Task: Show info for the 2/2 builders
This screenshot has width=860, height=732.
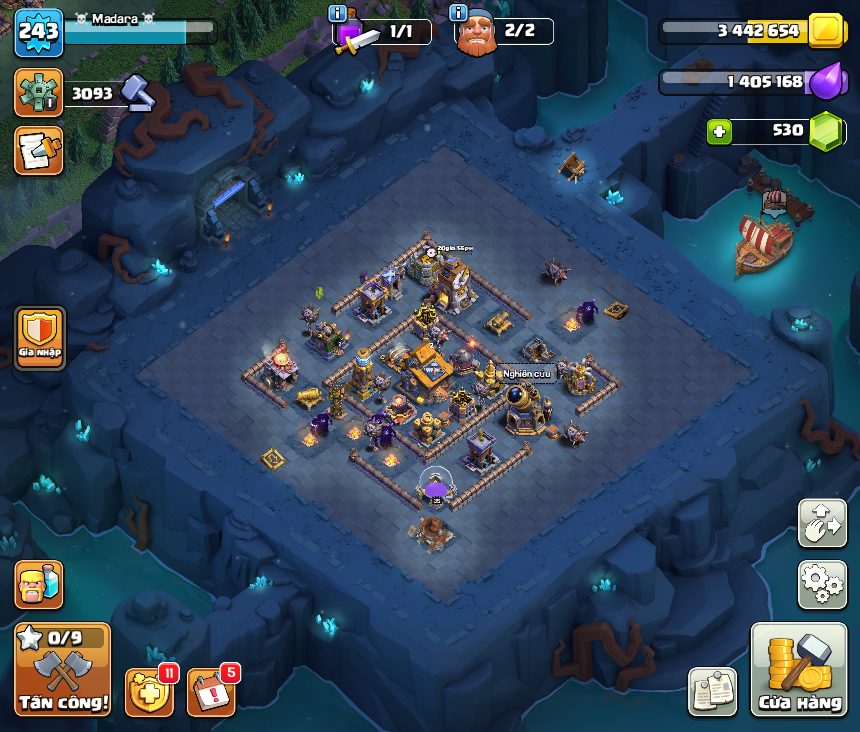Action: coord(460,14)
